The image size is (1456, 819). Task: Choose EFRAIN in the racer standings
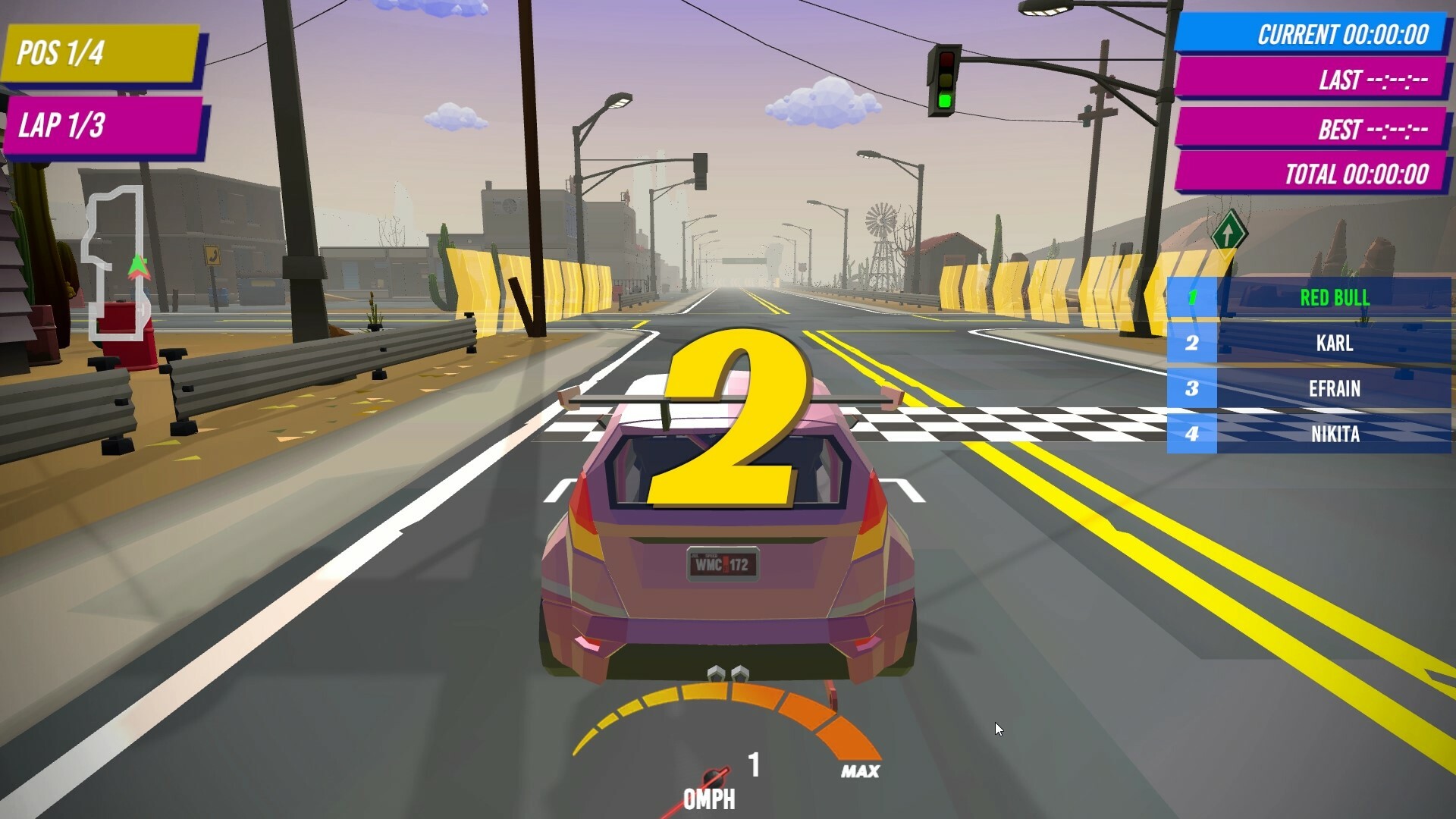click(x=1334, y=389)
